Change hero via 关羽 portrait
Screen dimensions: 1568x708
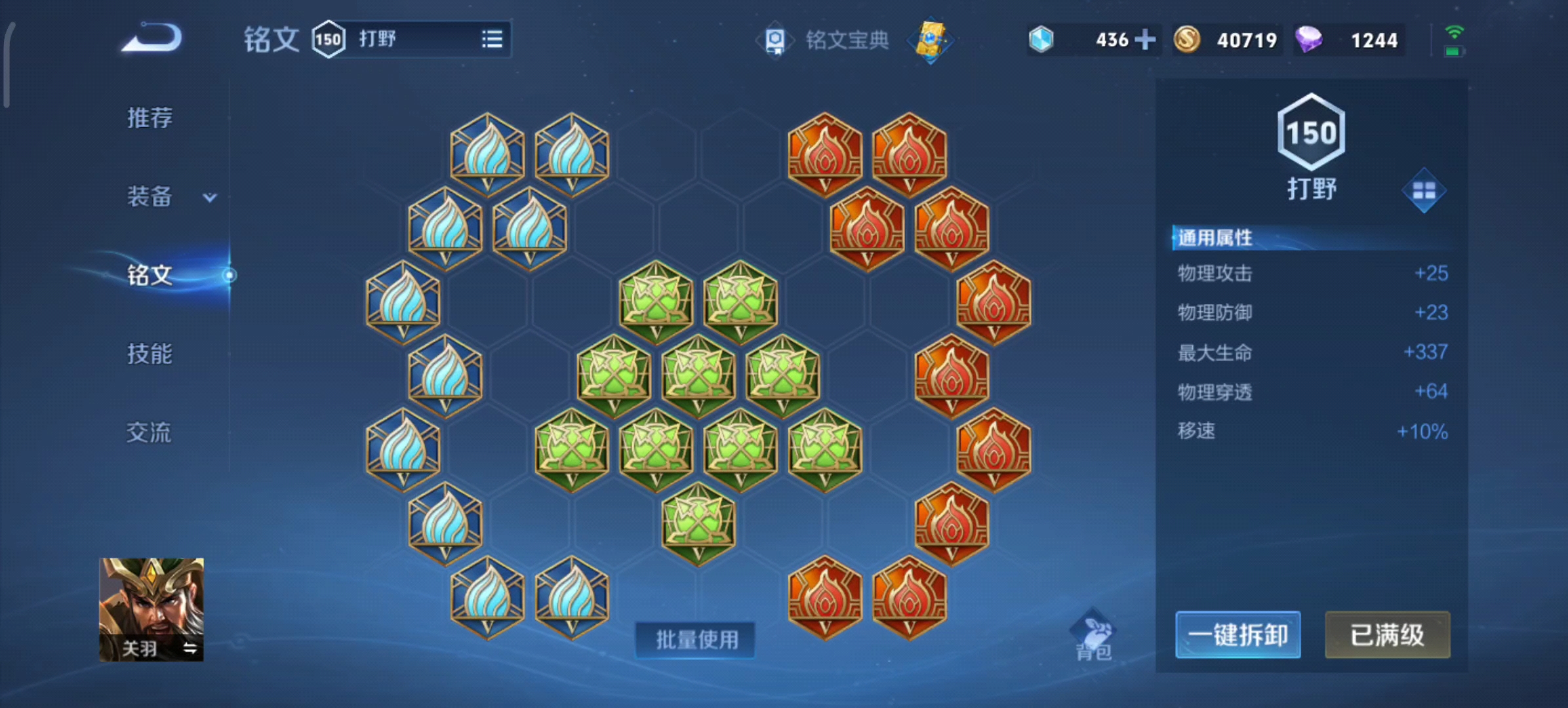tap(151, 610)
